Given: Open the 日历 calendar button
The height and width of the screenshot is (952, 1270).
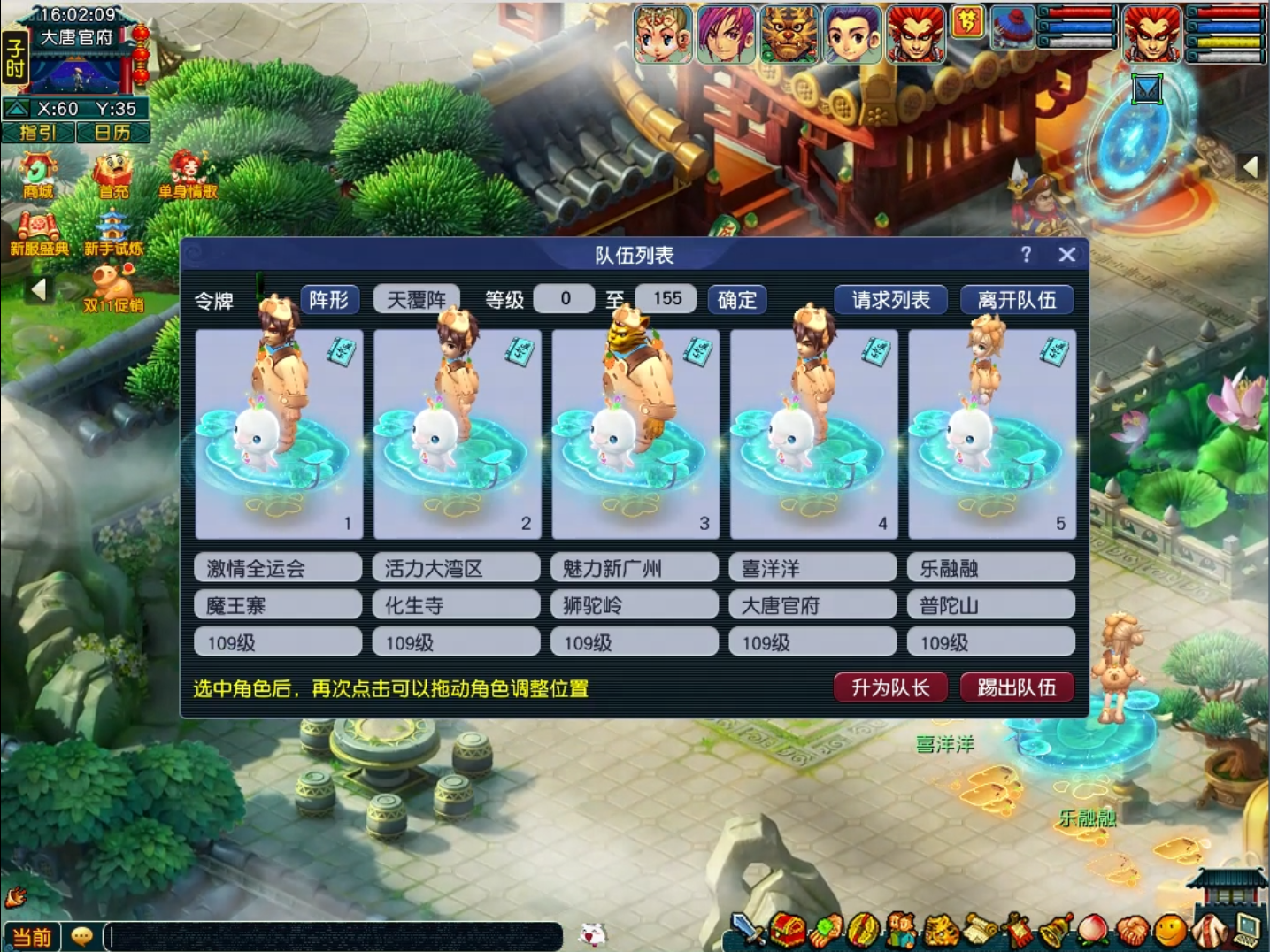Looking at the screenshot, I should pyautogui.click(x=112, y=133).
